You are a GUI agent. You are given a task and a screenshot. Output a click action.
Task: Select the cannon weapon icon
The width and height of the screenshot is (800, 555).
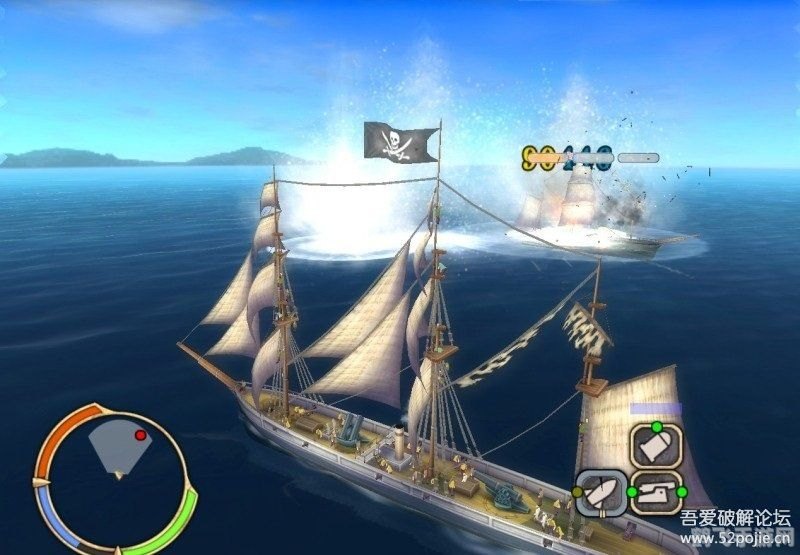[656, 493]
